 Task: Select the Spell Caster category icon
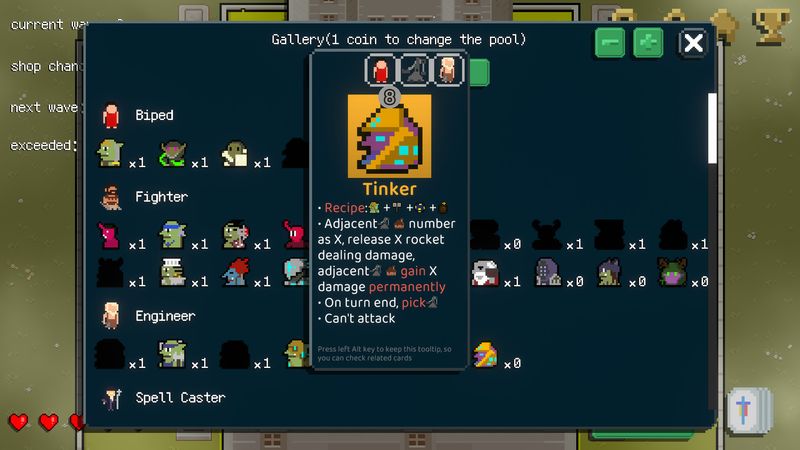(x=111, y=398)
